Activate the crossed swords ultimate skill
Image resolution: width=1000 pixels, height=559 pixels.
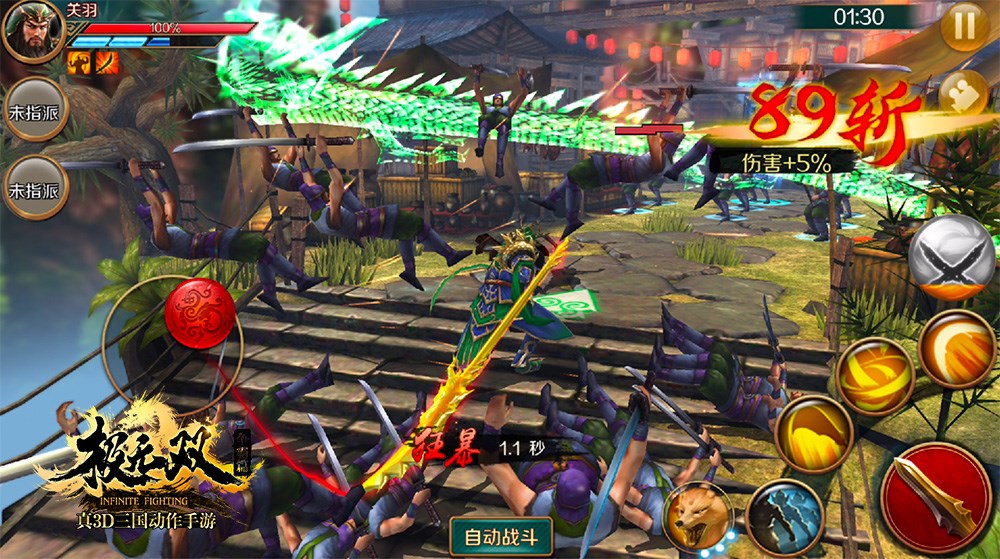point(951,258)
